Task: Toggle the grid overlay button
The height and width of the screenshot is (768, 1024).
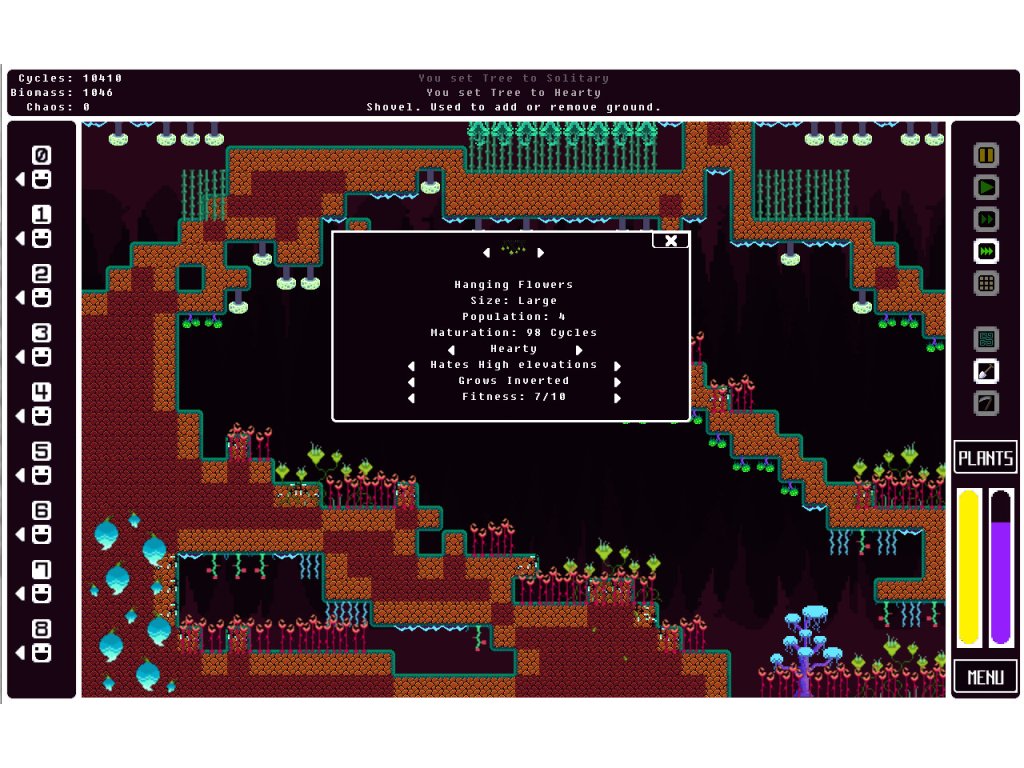Action: 986,283
